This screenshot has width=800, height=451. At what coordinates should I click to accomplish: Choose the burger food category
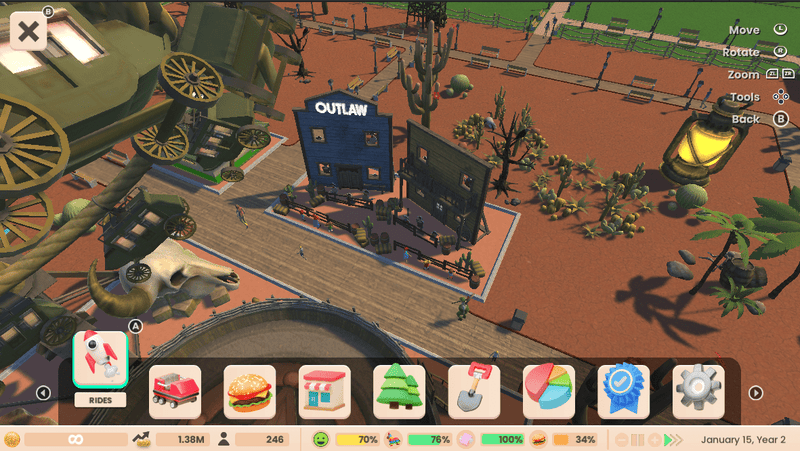(250, 391)
